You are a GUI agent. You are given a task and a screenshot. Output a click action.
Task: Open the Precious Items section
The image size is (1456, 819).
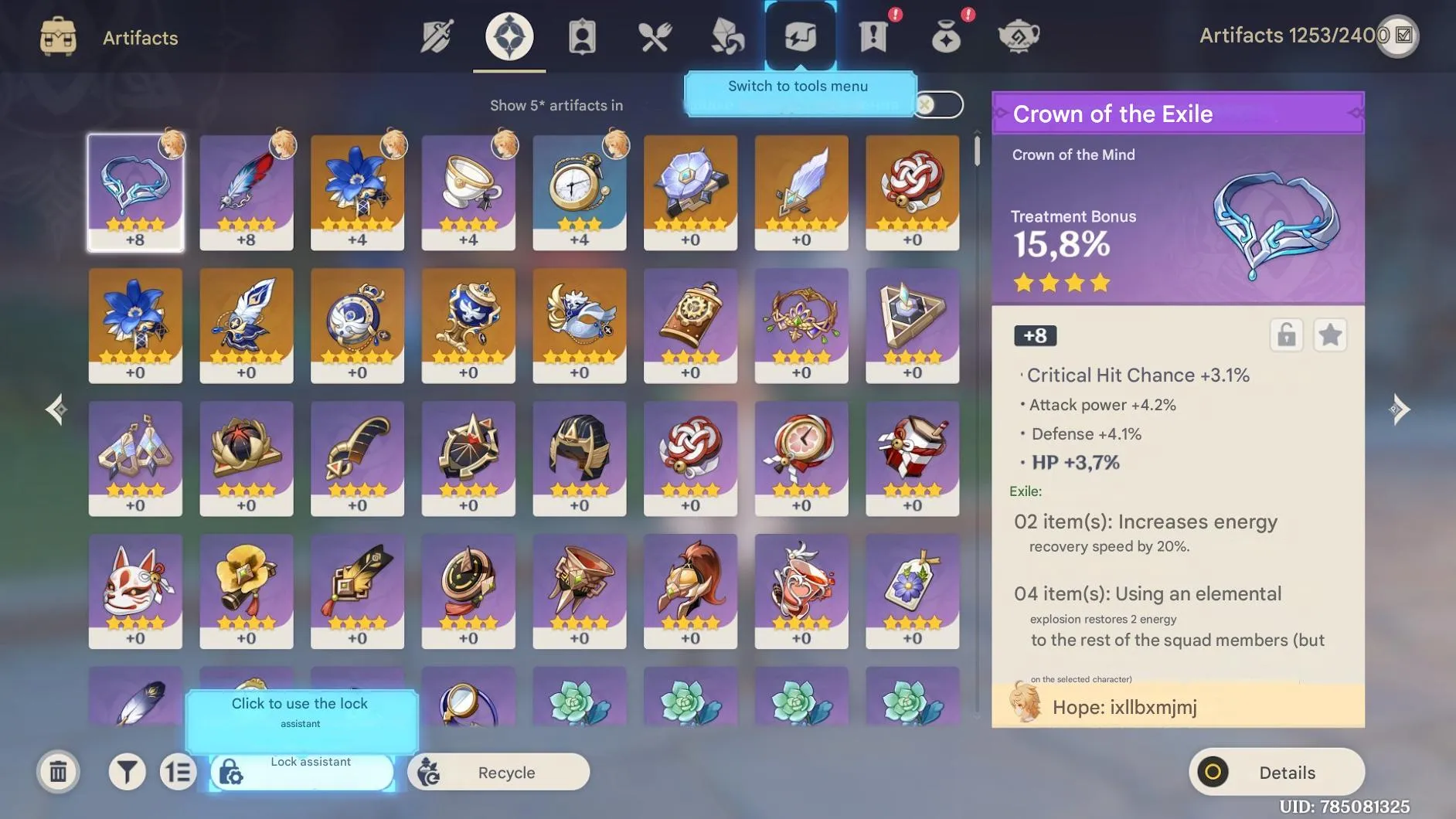[947, 36]
